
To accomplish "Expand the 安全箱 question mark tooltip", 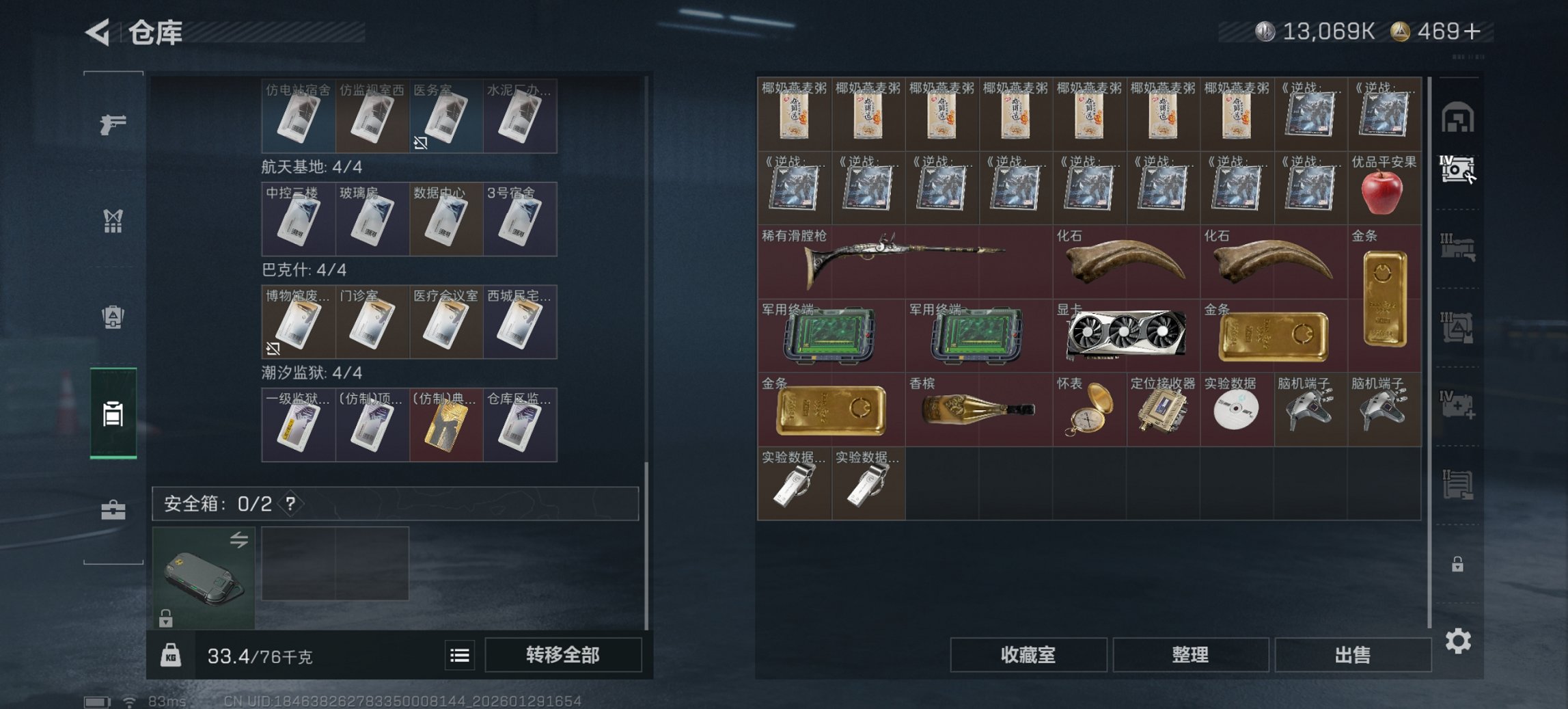I will (x=291, y=504).
